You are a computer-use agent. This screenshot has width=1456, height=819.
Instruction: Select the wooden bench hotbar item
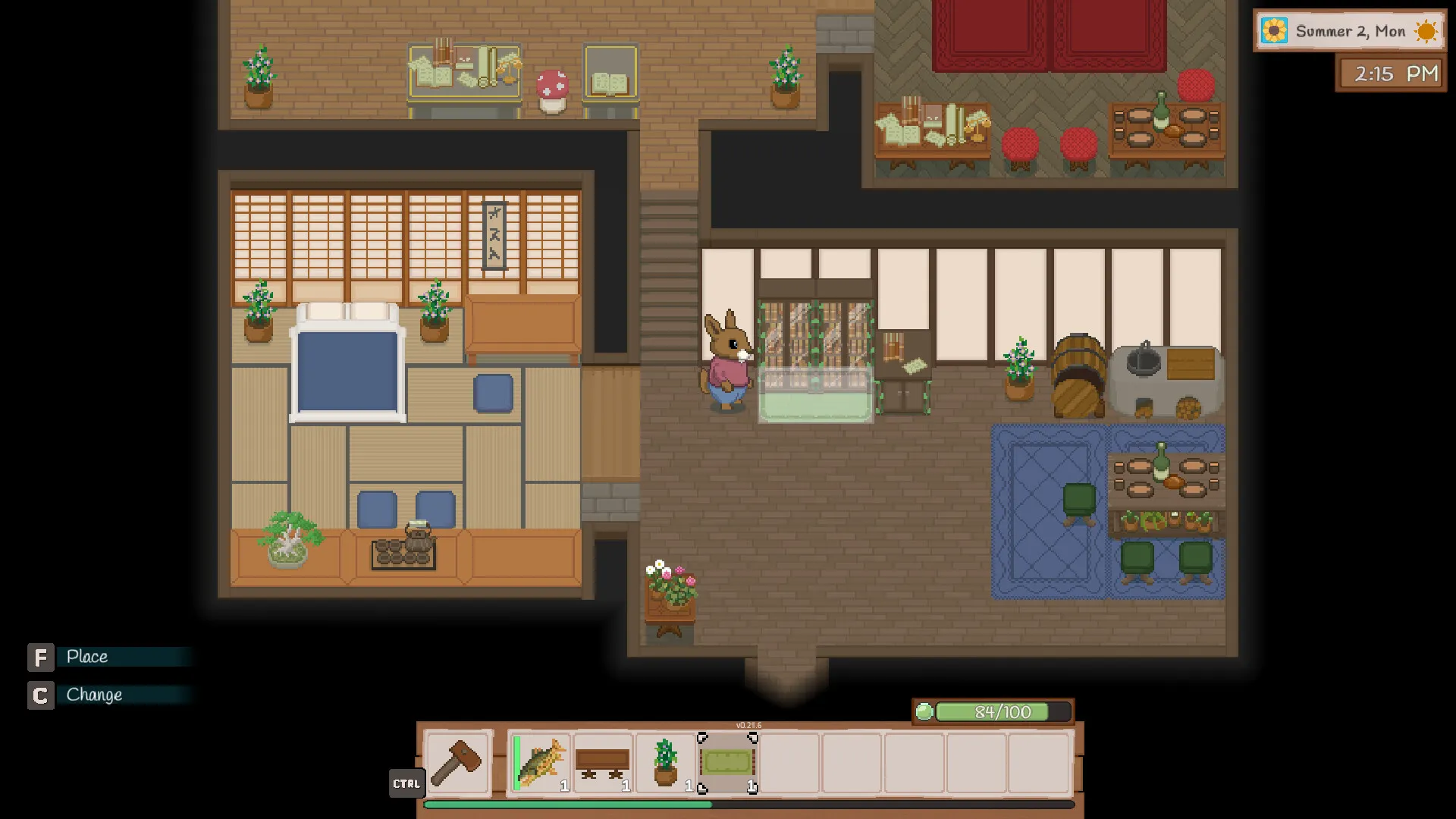pos(603,762)
